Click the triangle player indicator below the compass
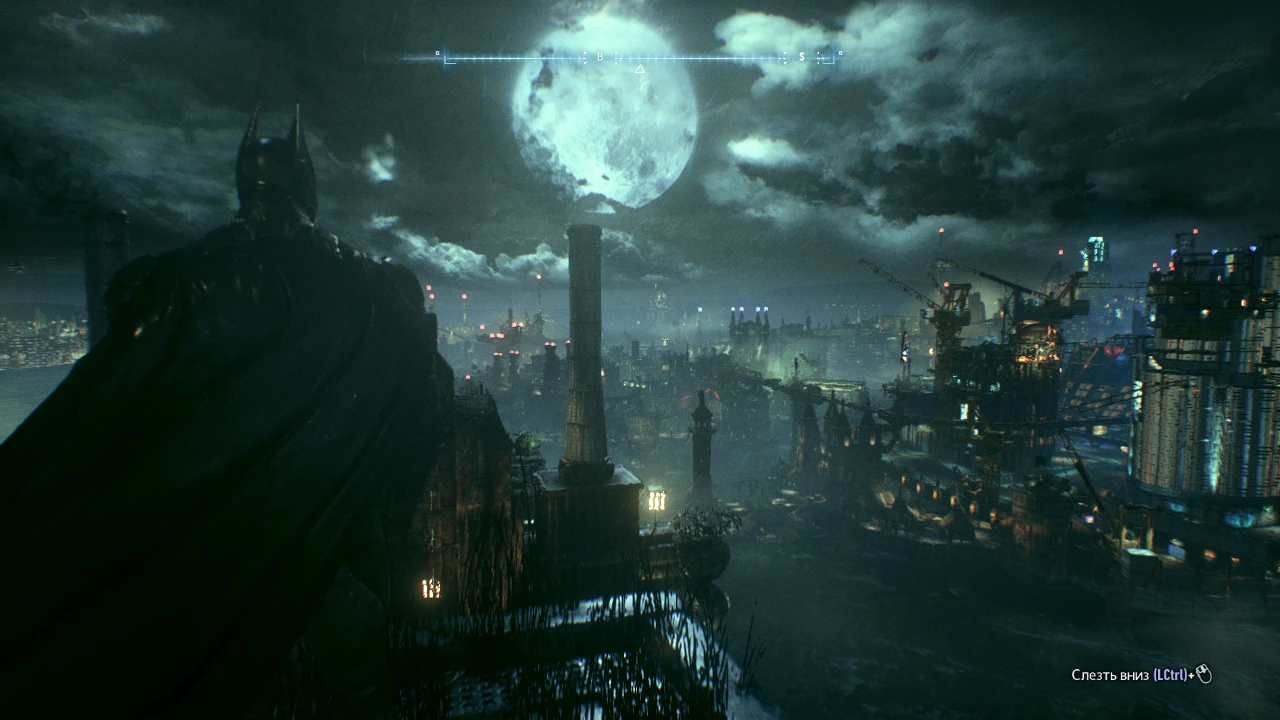This screenshot has height=720, width=1280. [x=640, y=69]
